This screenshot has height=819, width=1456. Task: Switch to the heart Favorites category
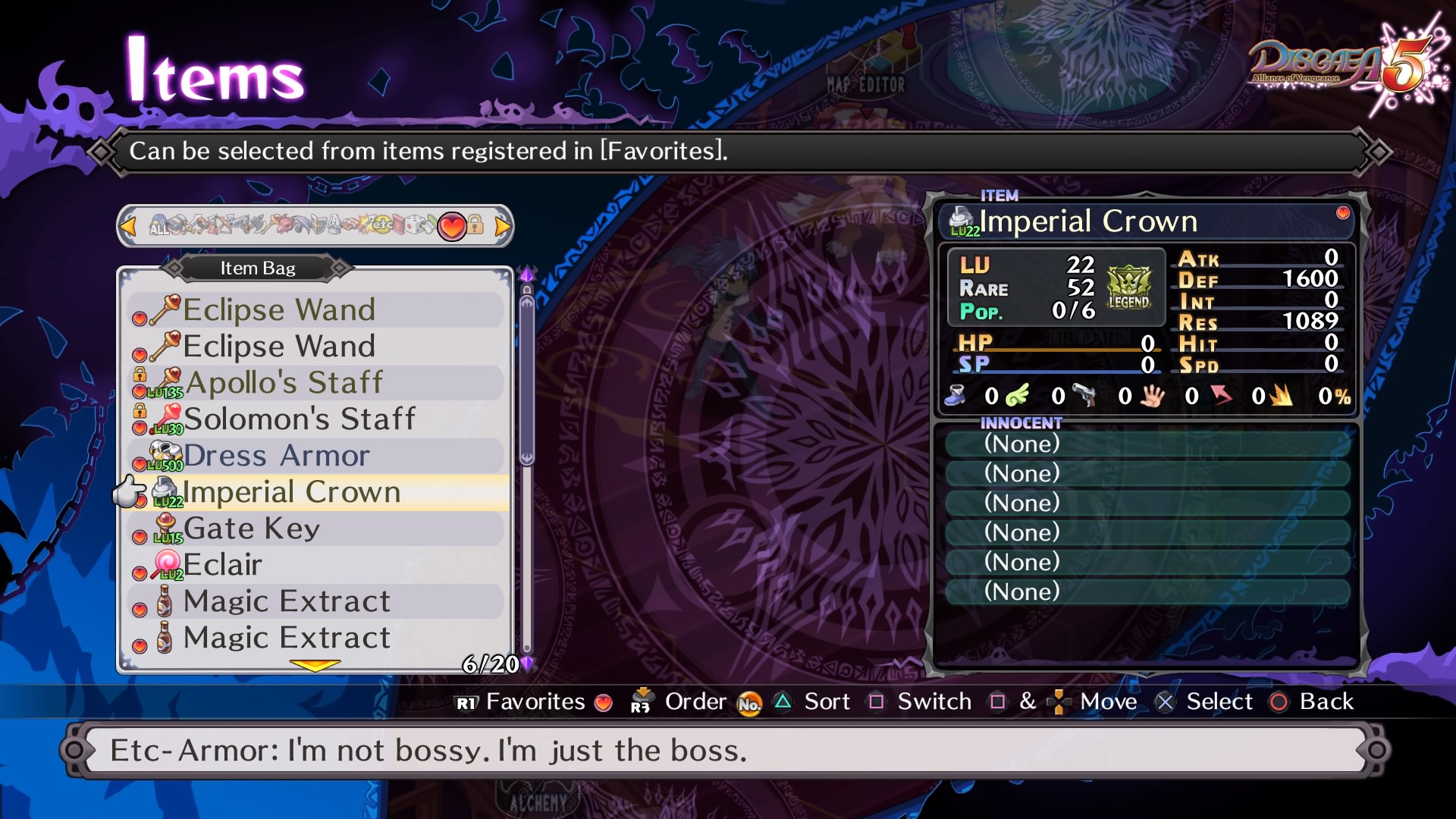(452, 226)
